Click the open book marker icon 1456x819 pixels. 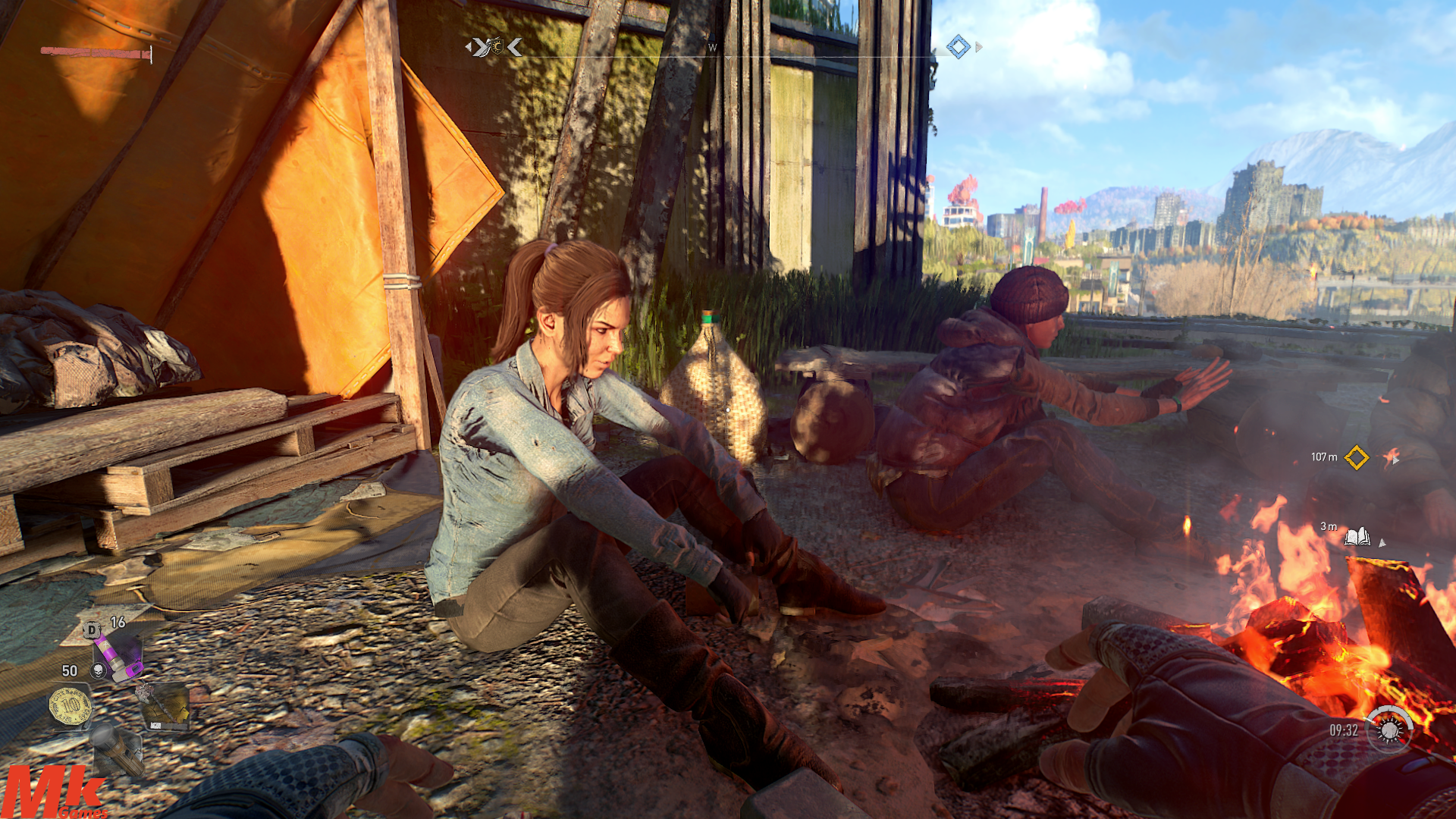click(1357, 538)
